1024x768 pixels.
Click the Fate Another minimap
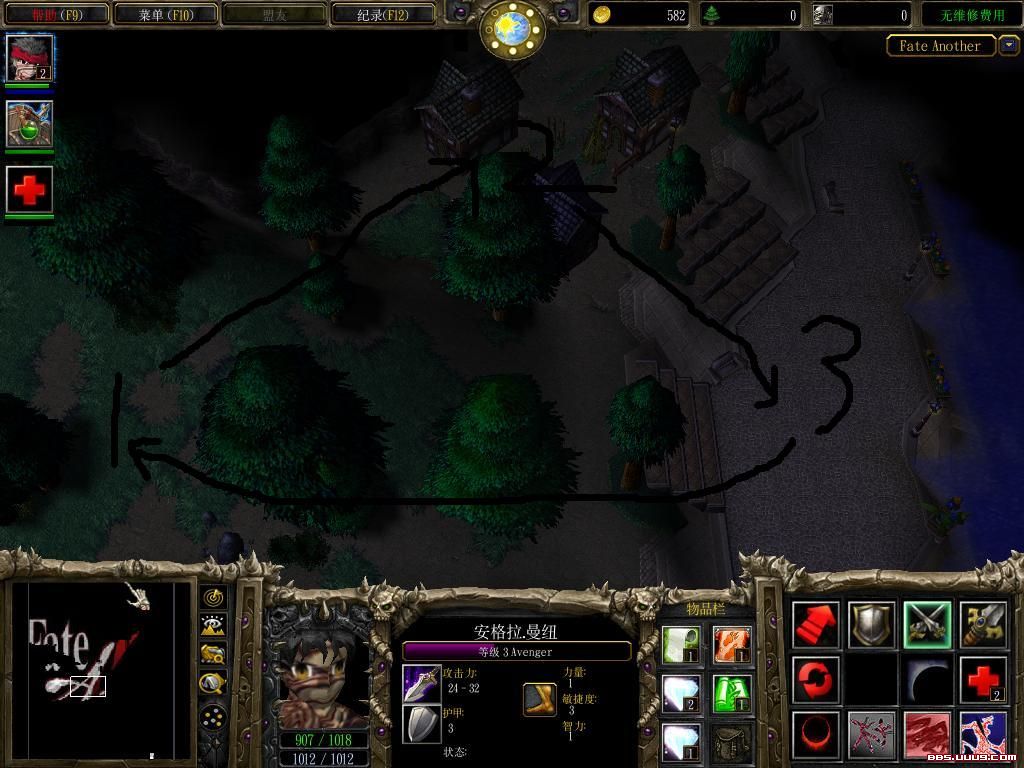tap(100, 670)
